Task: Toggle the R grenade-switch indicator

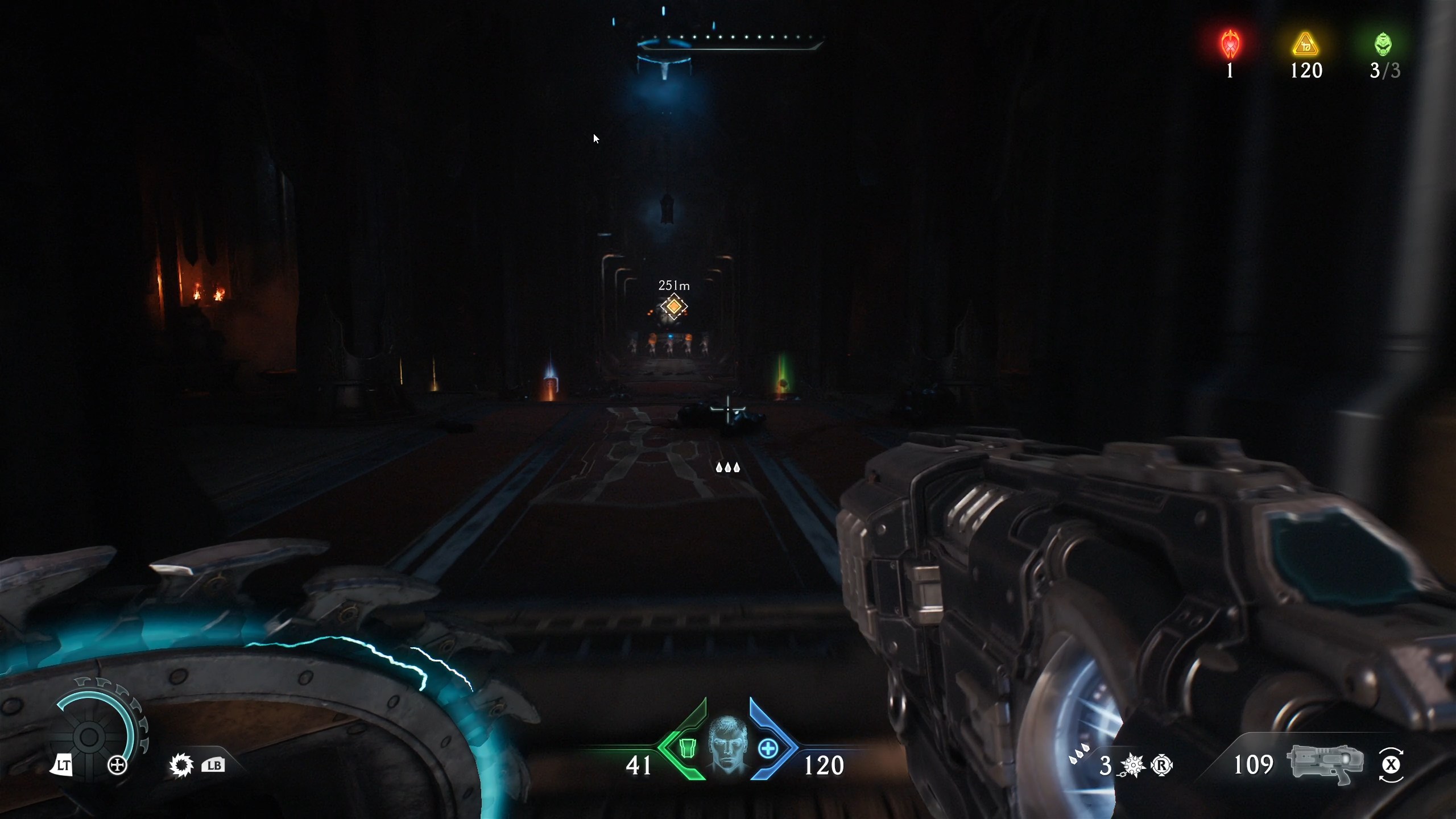Action: [1162, 766]
